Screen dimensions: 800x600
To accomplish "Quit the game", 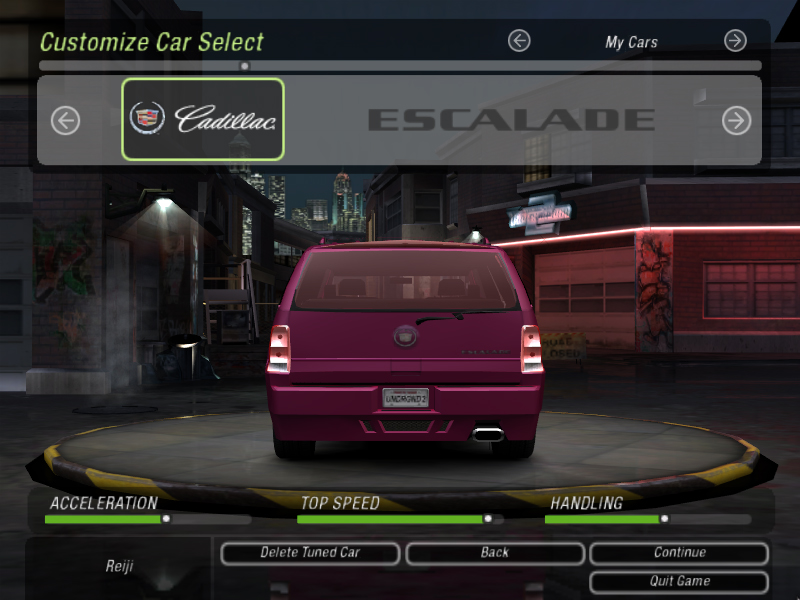I will click(x=679, y=581).
